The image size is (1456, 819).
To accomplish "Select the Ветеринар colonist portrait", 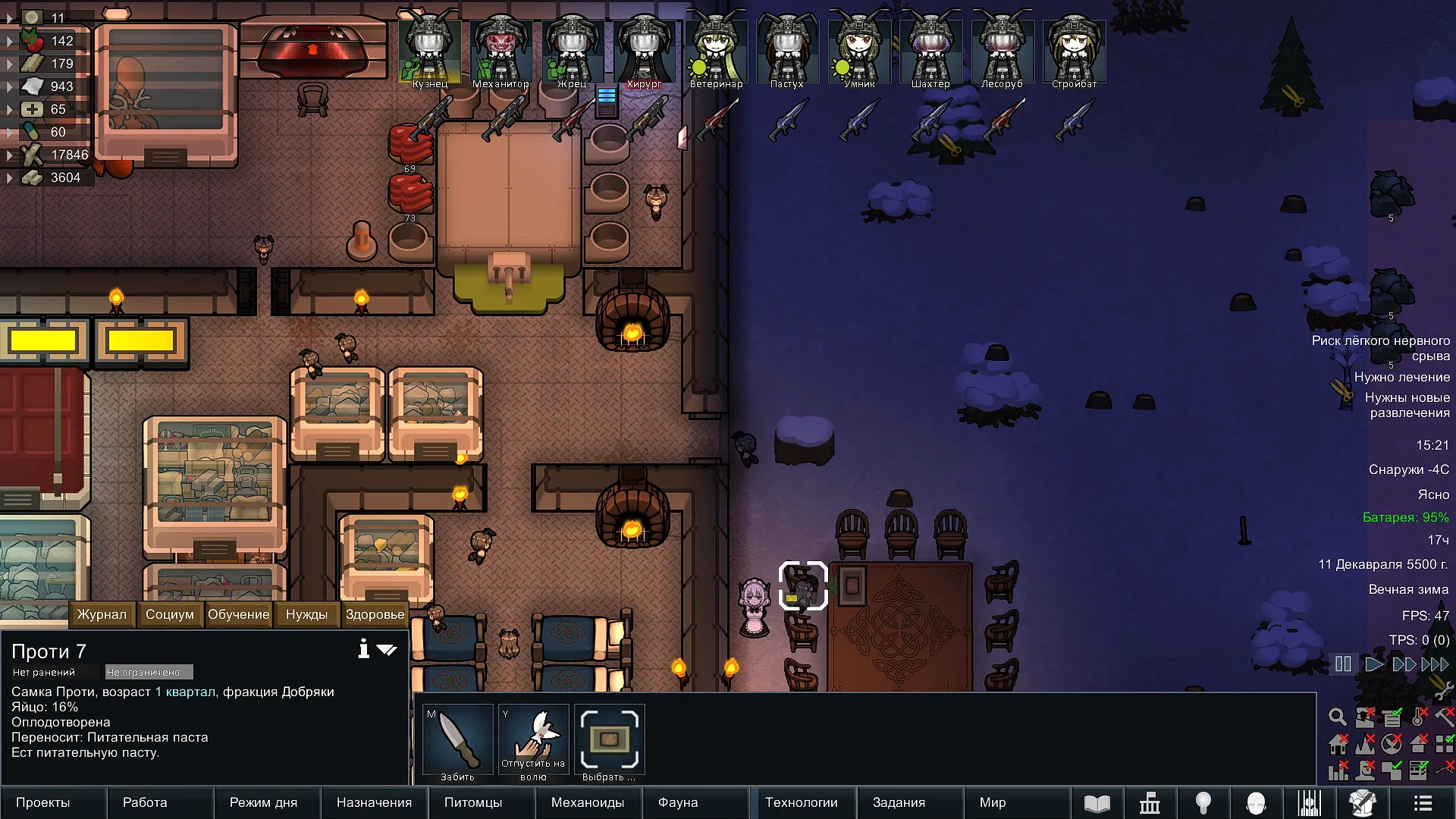I will 716,49.
